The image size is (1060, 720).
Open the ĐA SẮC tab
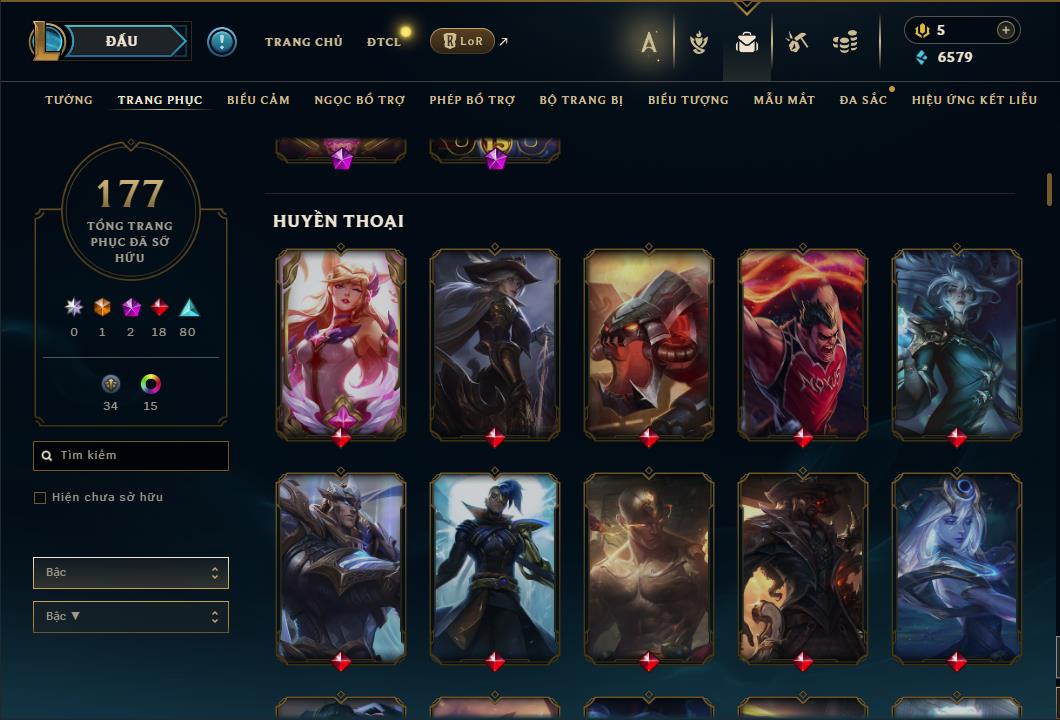point(863,100)
